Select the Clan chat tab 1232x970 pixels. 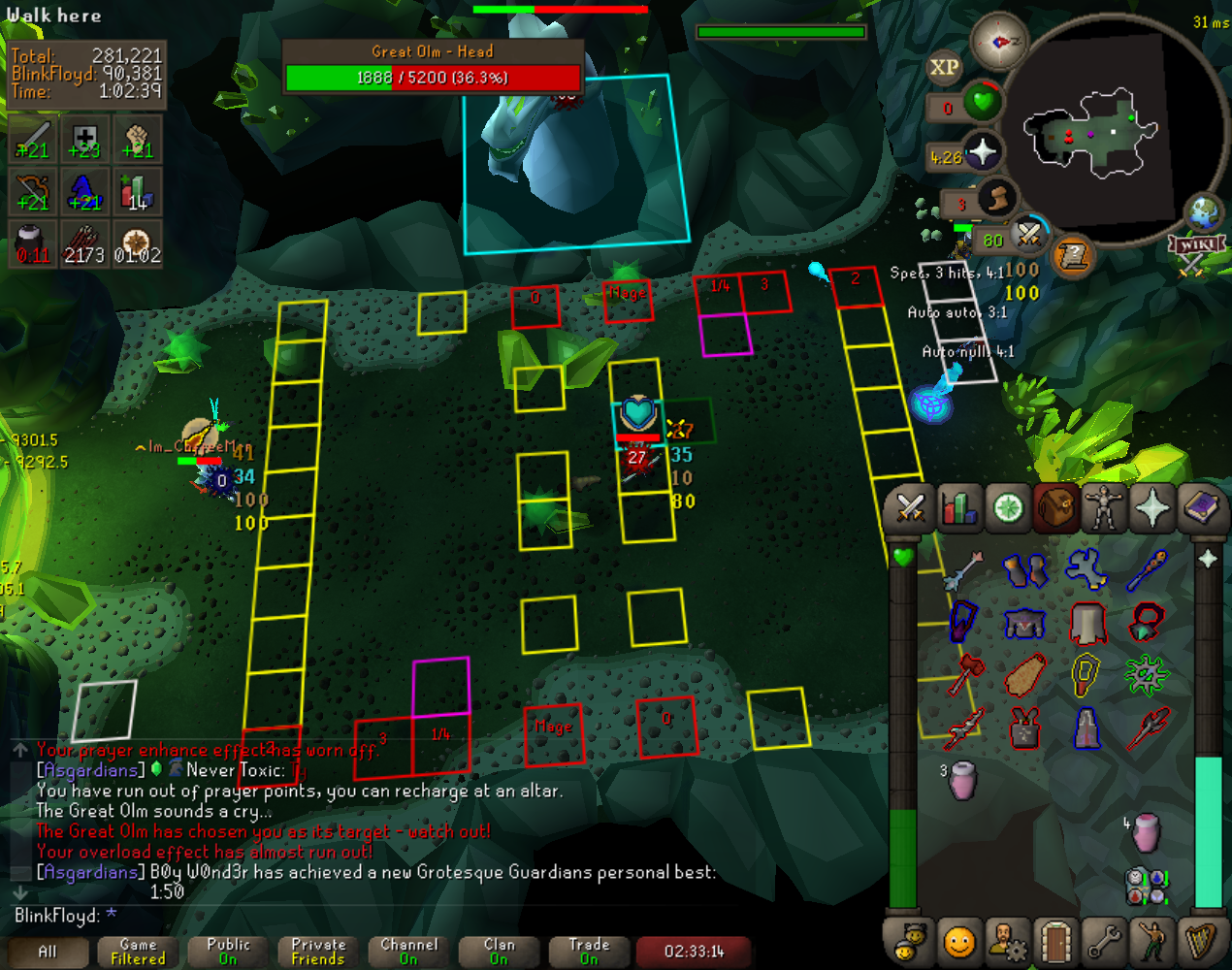[499, 952]
